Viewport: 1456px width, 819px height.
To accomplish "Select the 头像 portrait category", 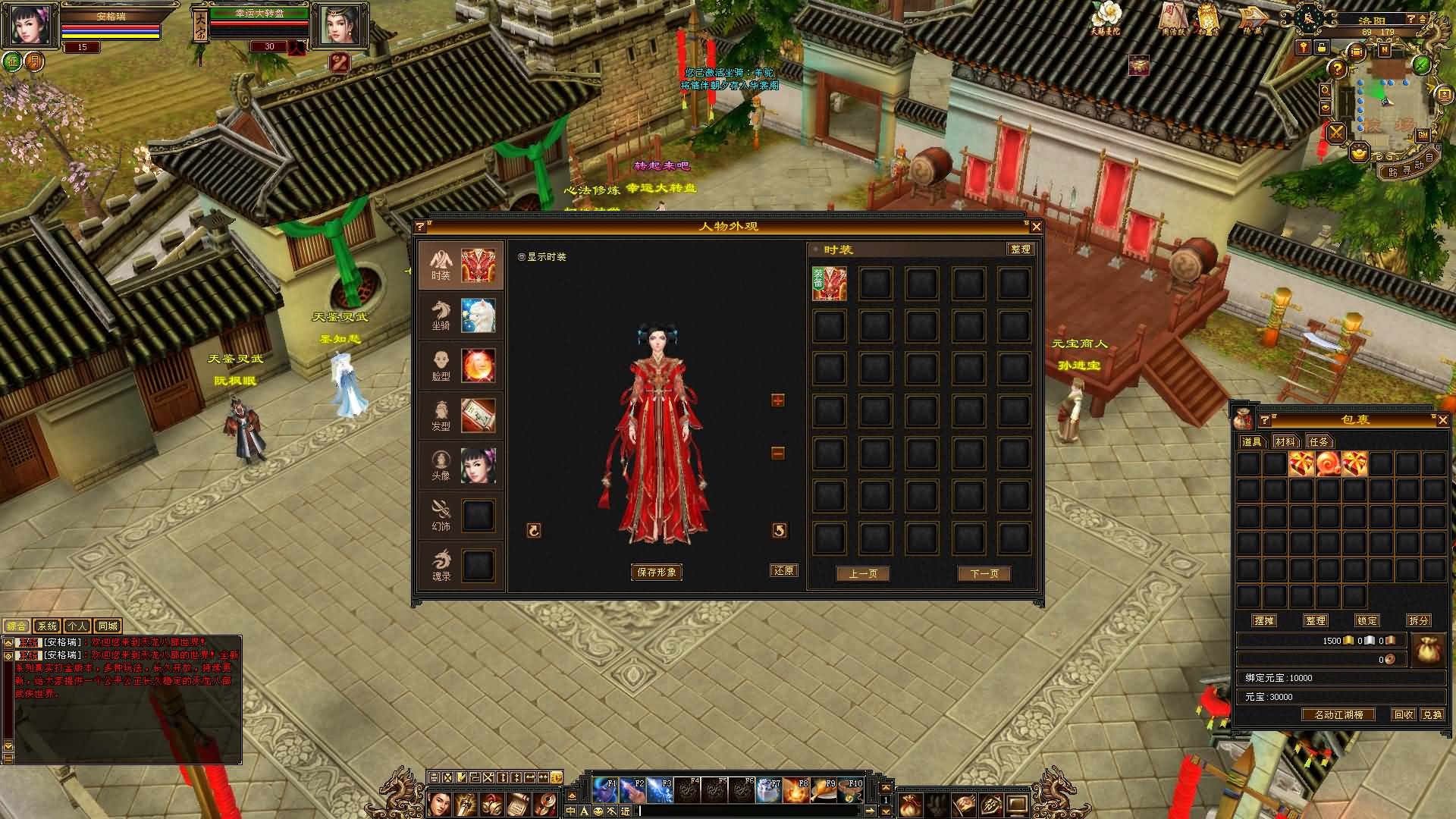I will (x=460, y=466).
